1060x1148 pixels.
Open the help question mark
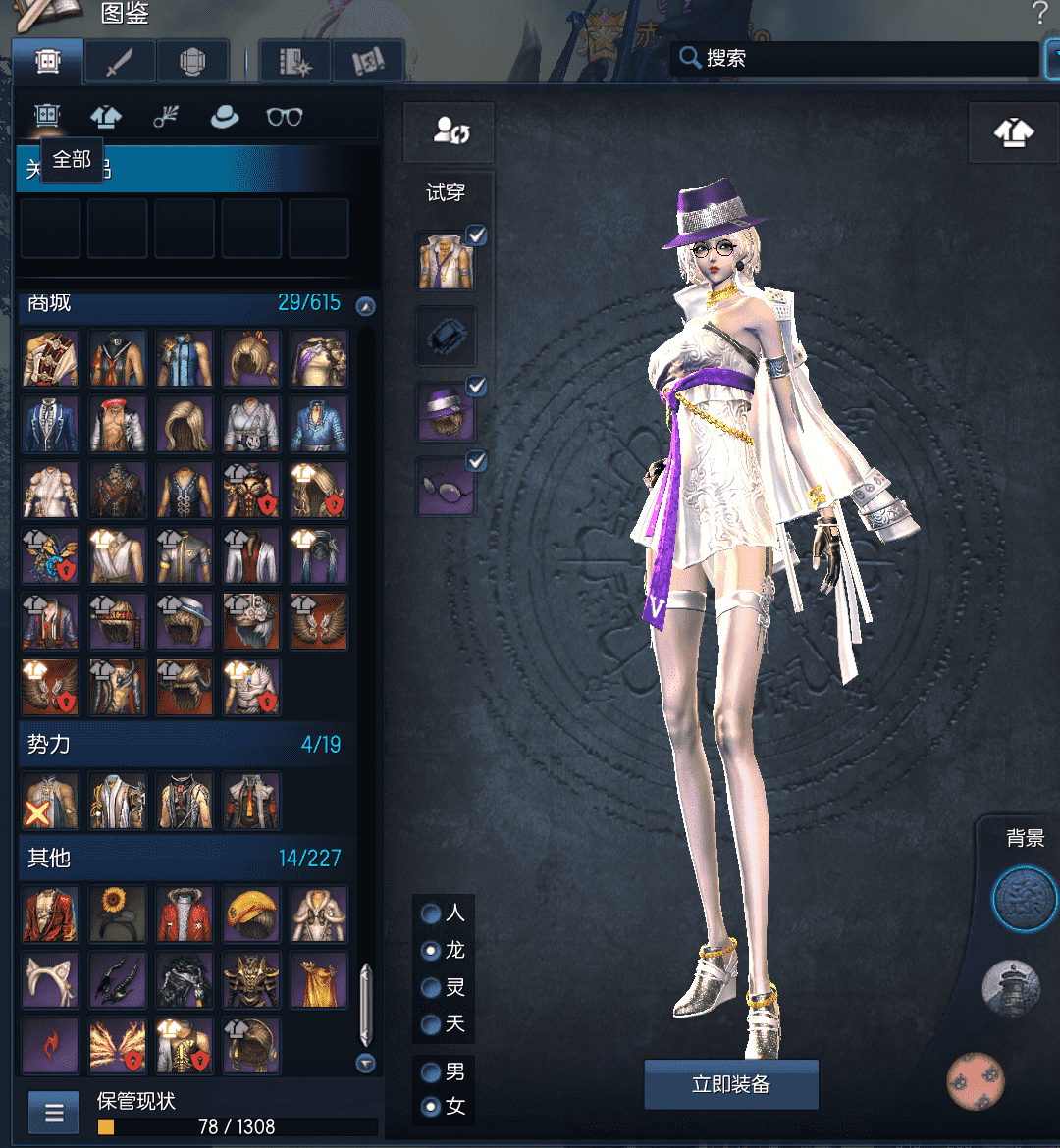[x=1040, y=14]
